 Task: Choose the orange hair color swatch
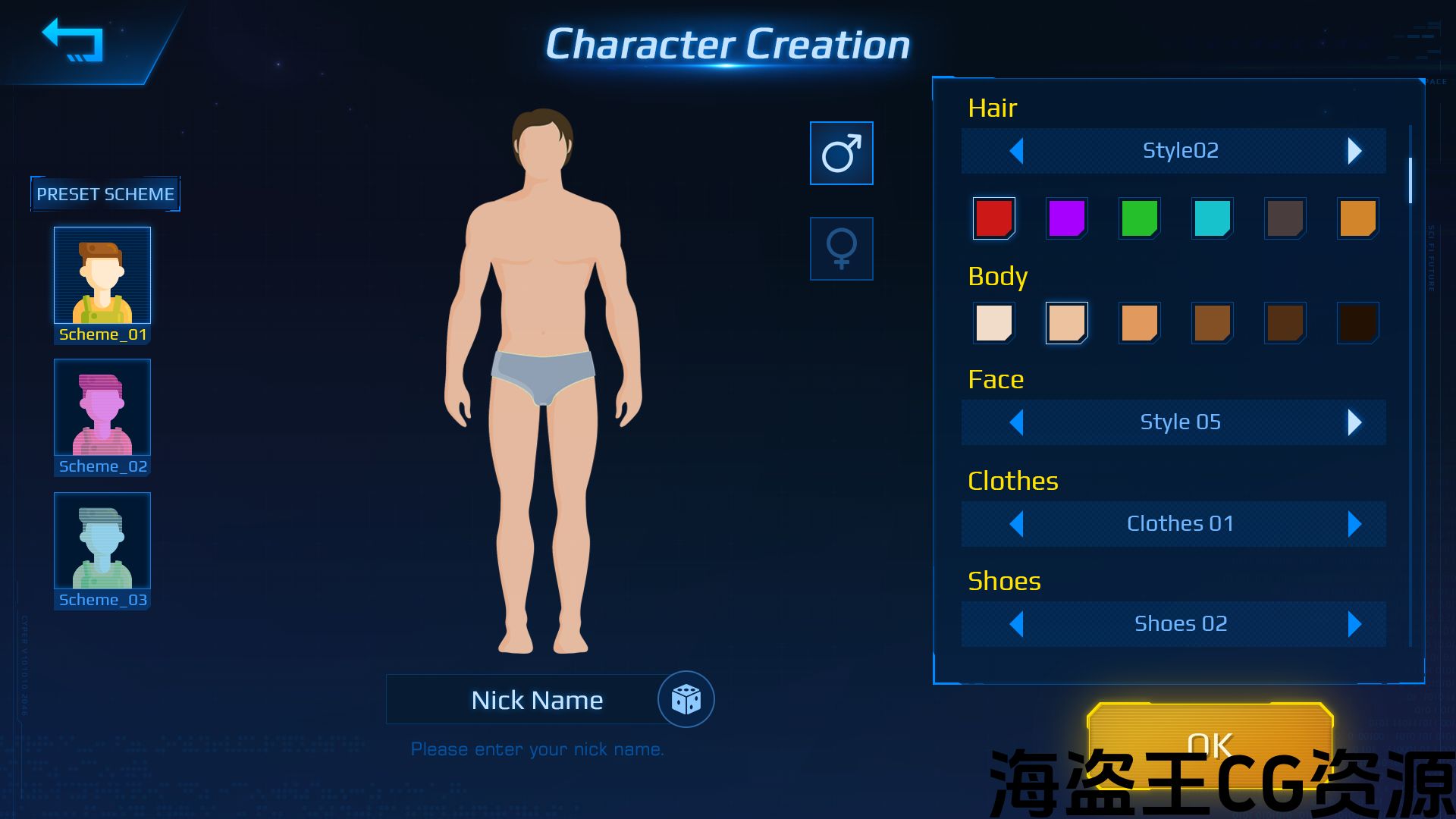tap(1357, 218)
